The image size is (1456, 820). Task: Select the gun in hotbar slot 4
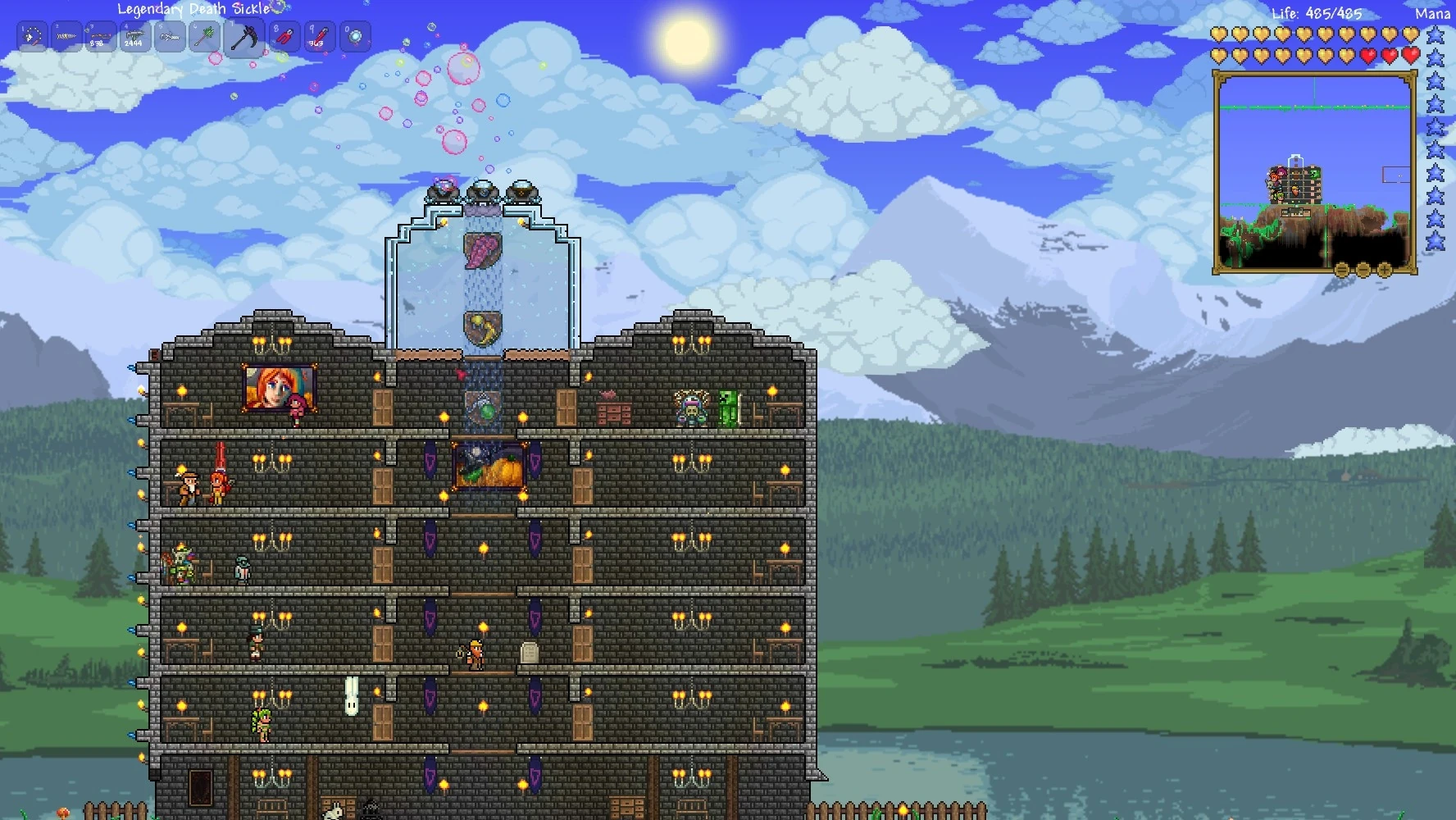click(135, 37)
